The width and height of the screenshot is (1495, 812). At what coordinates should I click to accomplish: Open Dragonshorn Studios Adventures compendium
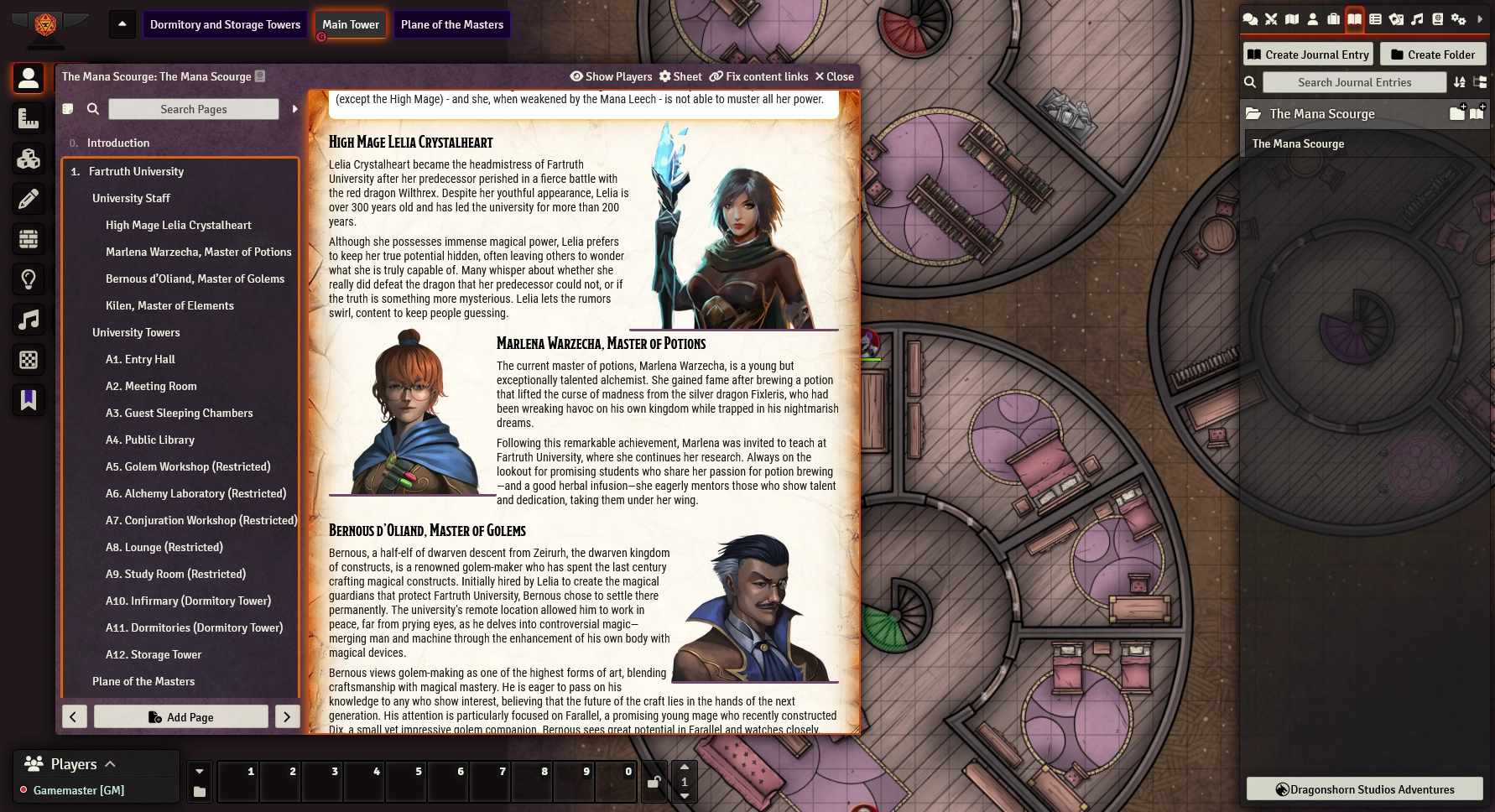pyautogui.click(x=1364, y=789)
